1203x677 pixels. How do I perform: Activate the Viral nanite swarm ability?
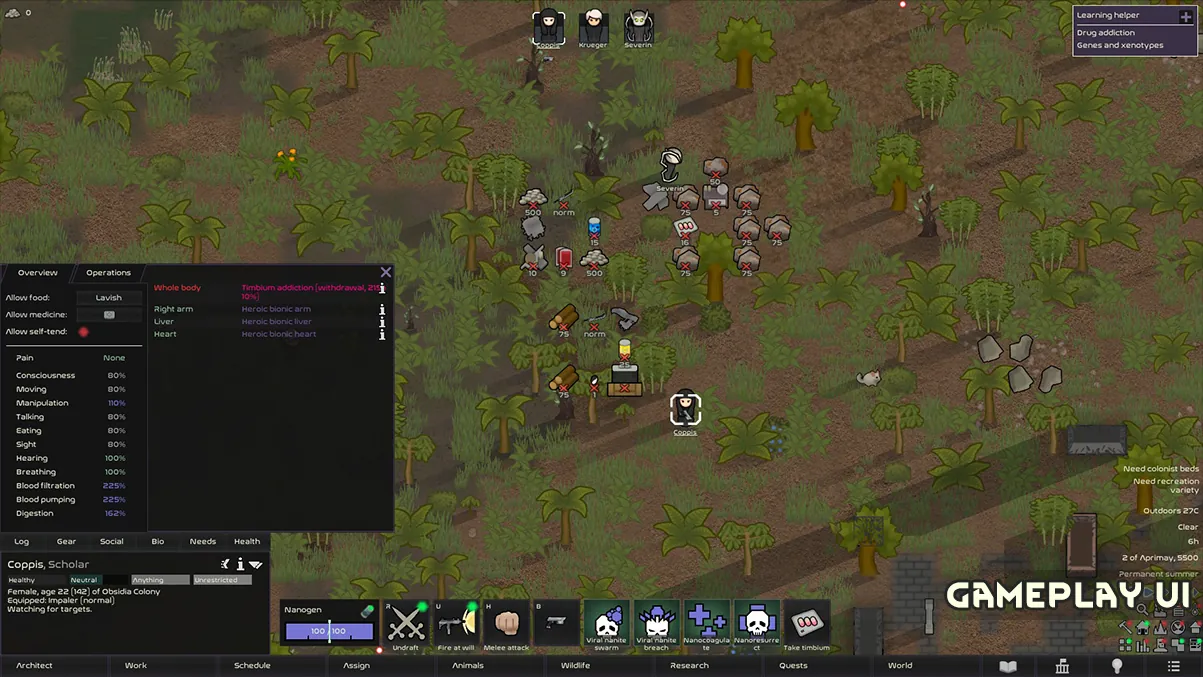[607, 625]
